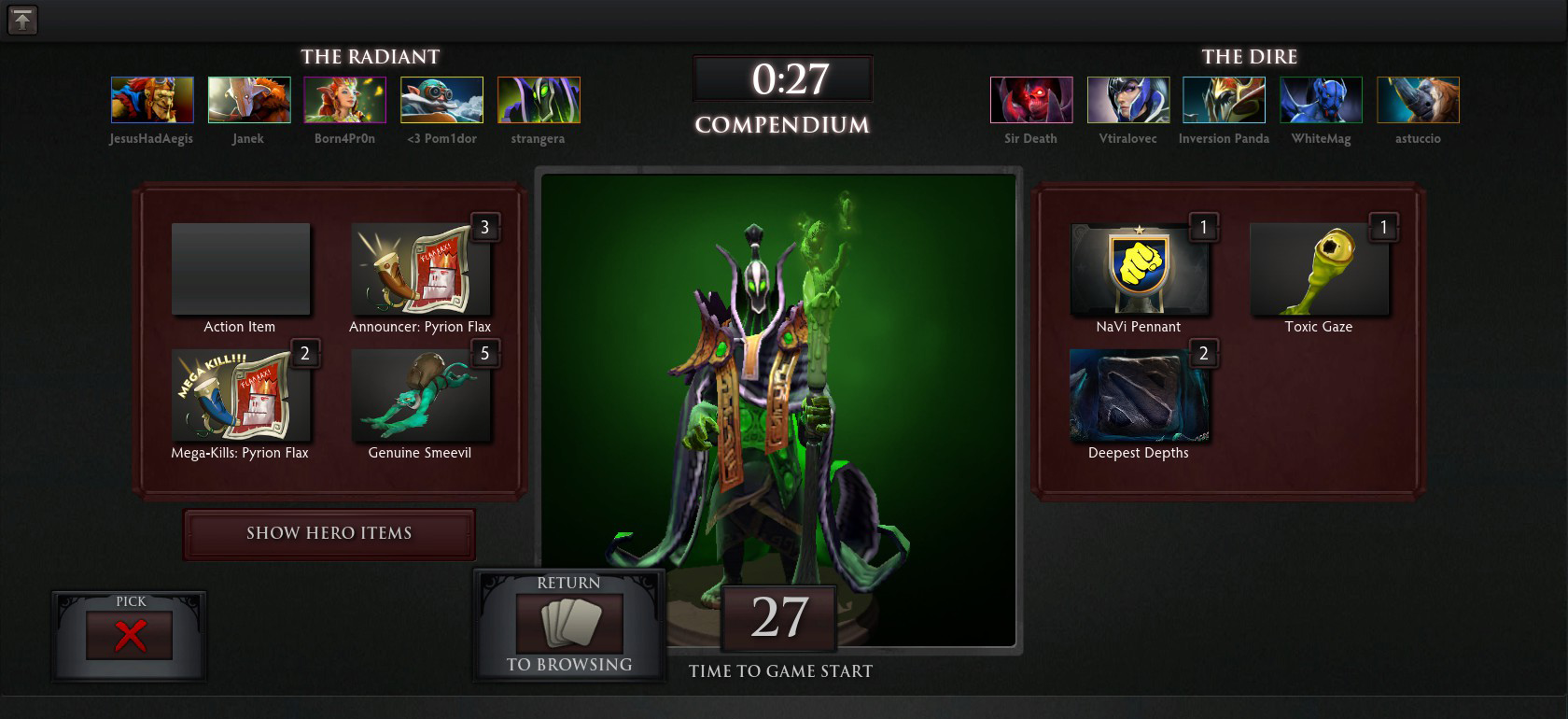
Task: Cancel the pick with the red X
Action: pos(130,636)
